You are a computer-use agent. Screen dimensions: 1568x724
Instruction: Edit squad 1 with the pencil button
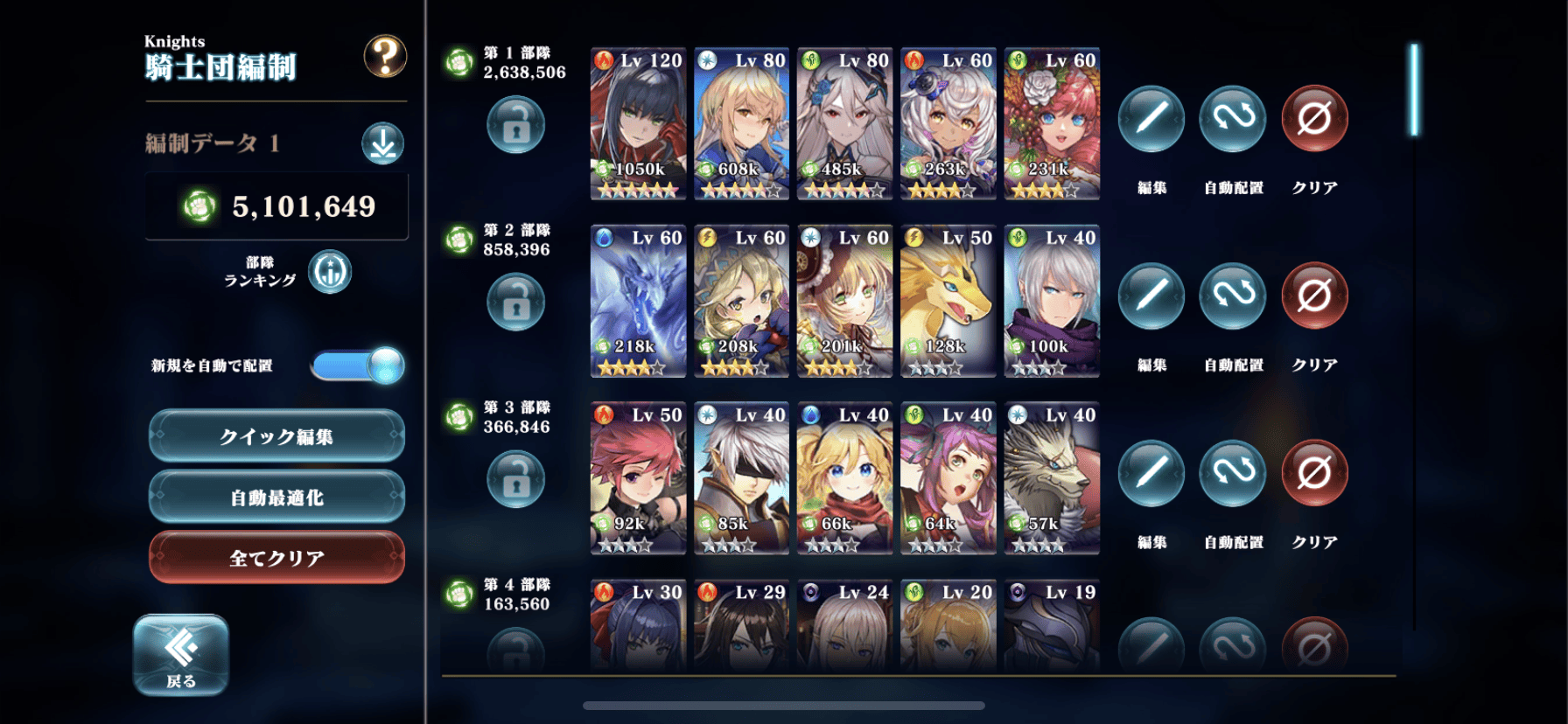(1151, 119)
